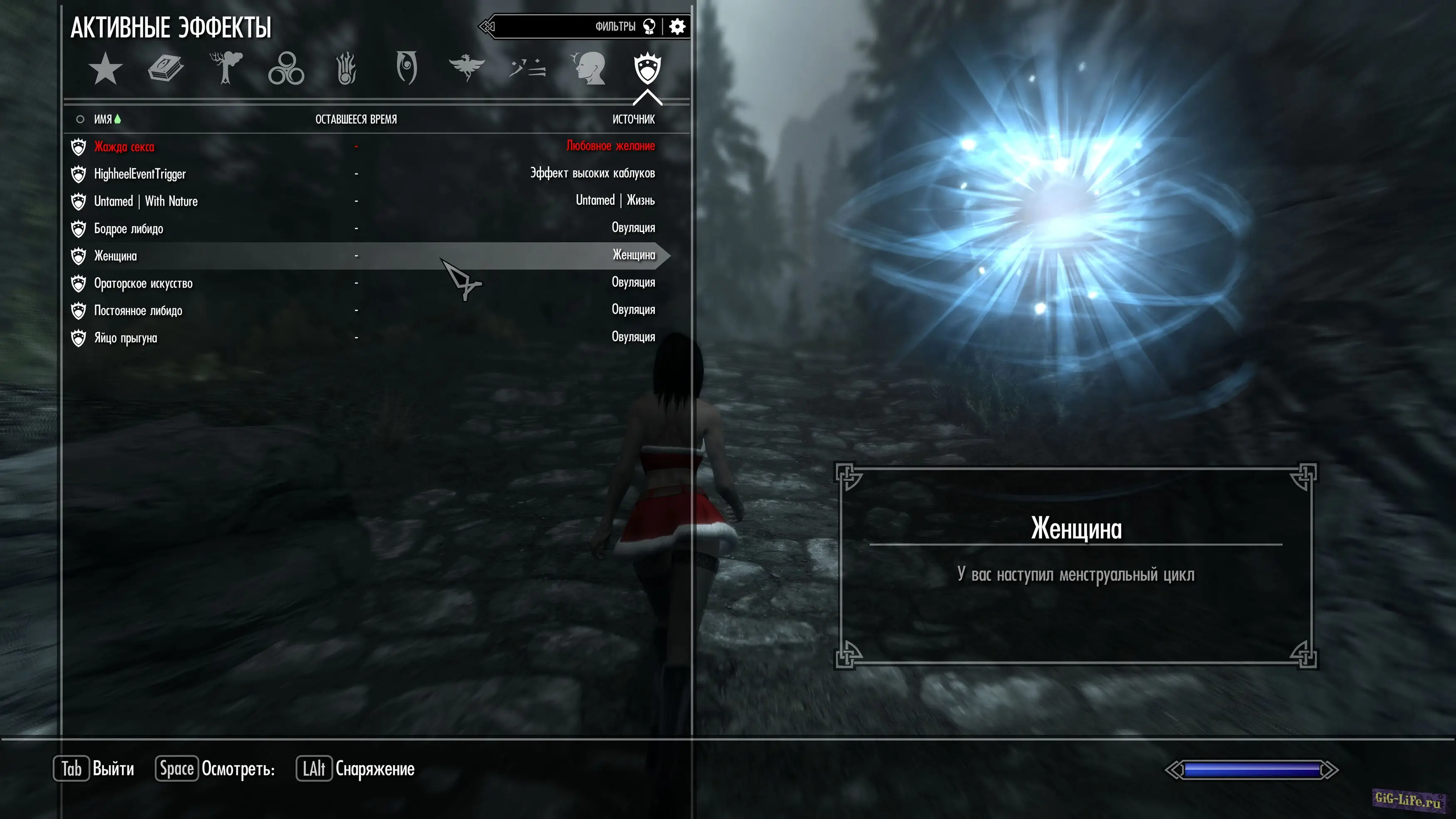Sort by ОСТАВШЕЕСЯ ВРЕМЯ column header
1456x819 pixels.
356,119
